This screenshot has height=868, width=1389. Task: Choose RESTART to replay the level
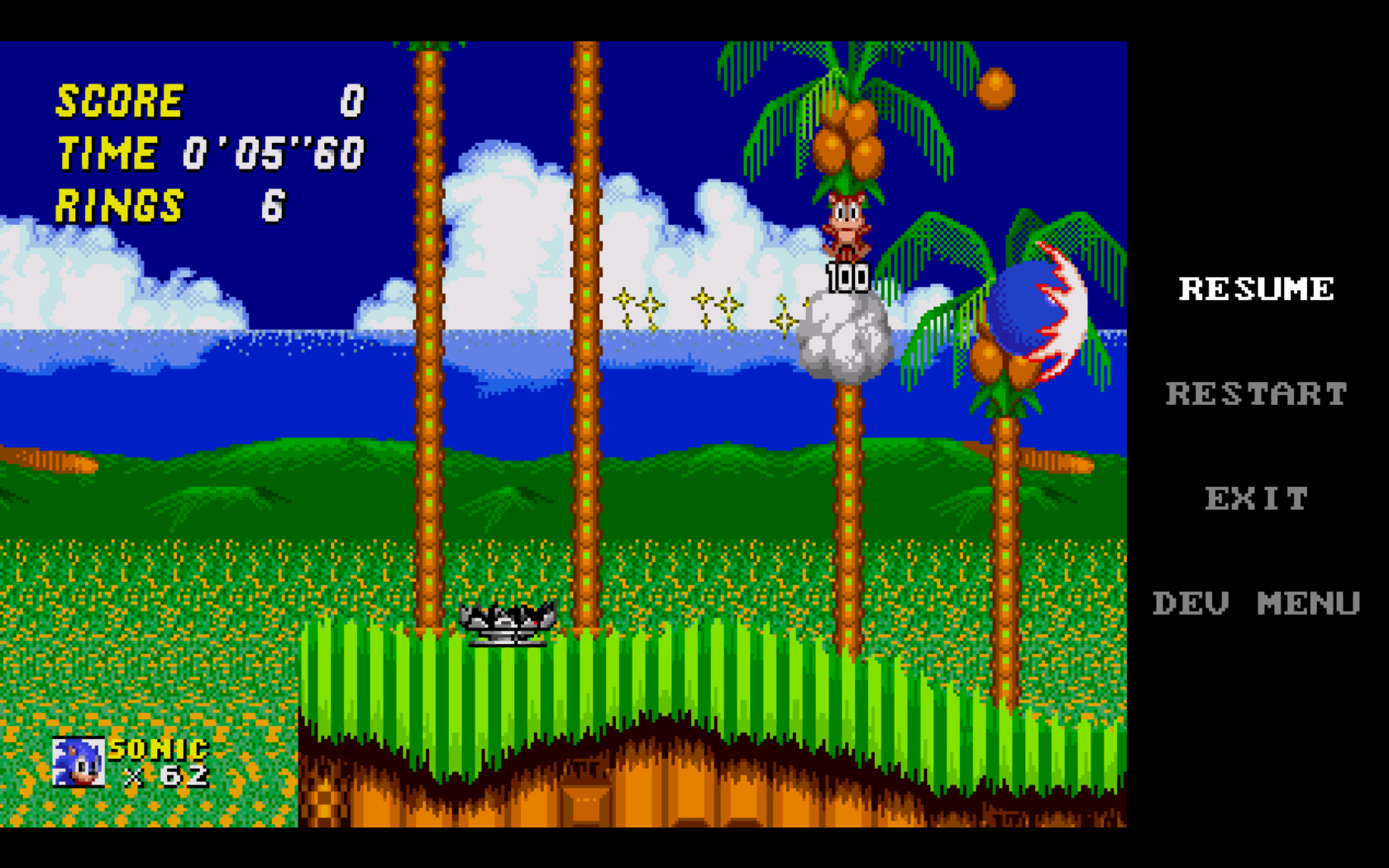tap(1258, 394)
